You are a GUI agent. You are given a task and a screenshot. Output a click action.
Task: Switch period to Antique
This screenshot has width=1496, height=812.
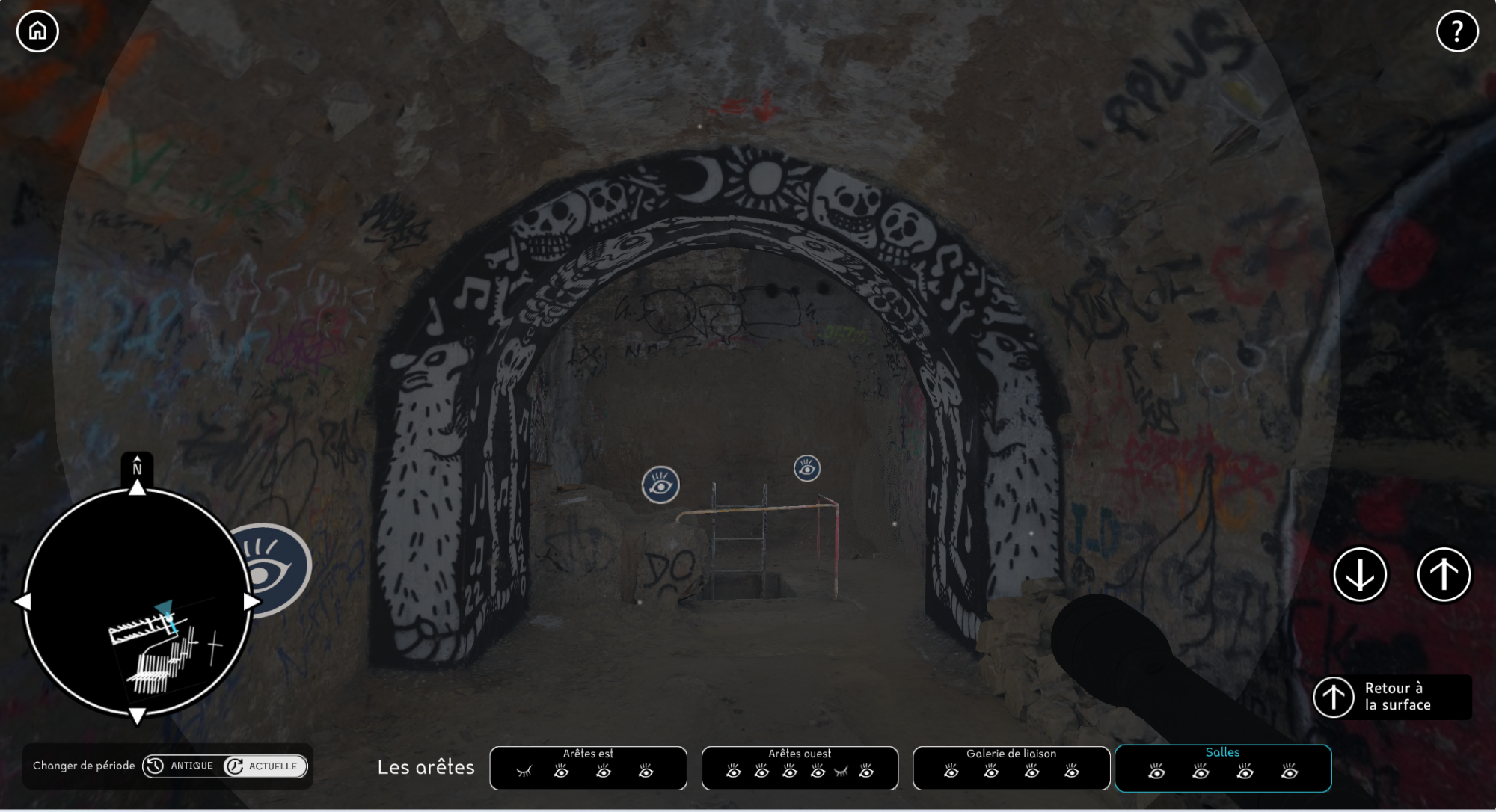pyautogui.click(x=182, y=766)
